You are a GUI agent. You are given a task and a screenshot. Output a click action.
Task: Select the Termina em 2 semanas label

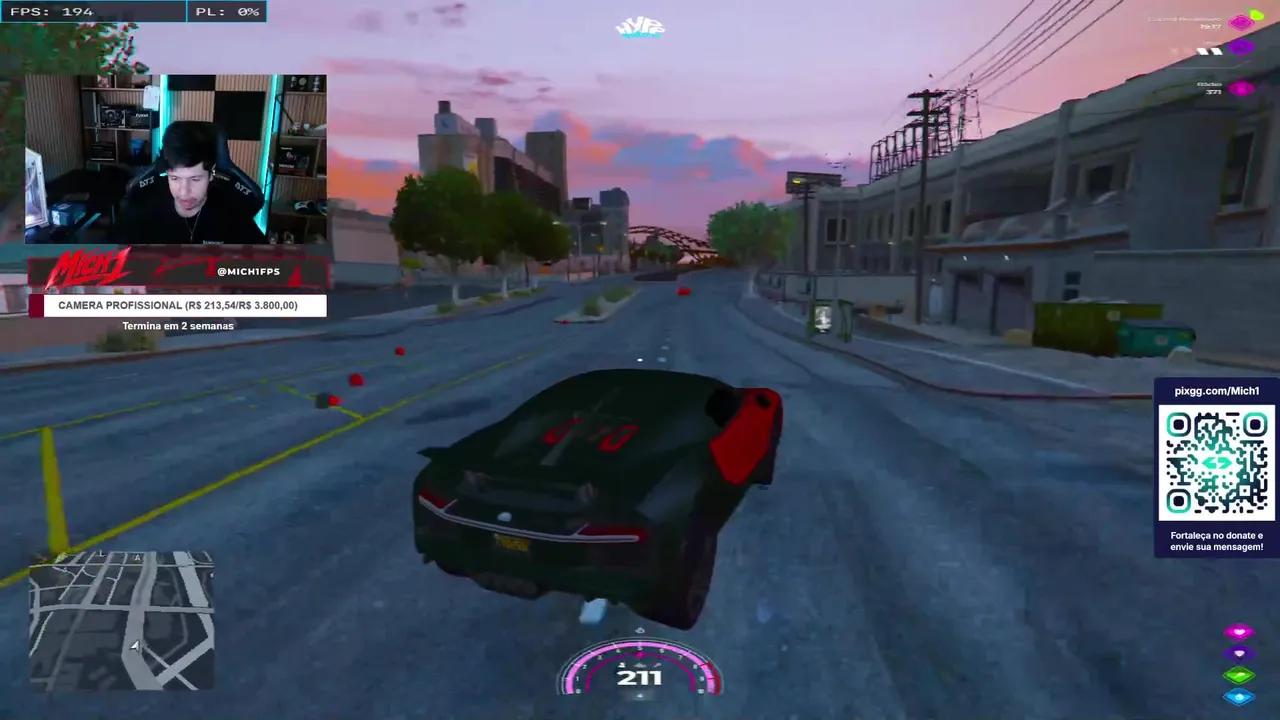177,325
